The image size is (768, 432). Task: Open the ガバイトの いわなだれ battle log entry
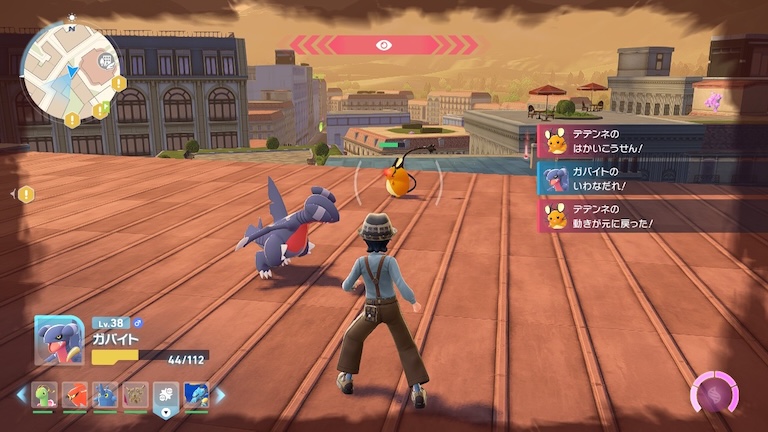click(650, 178)
